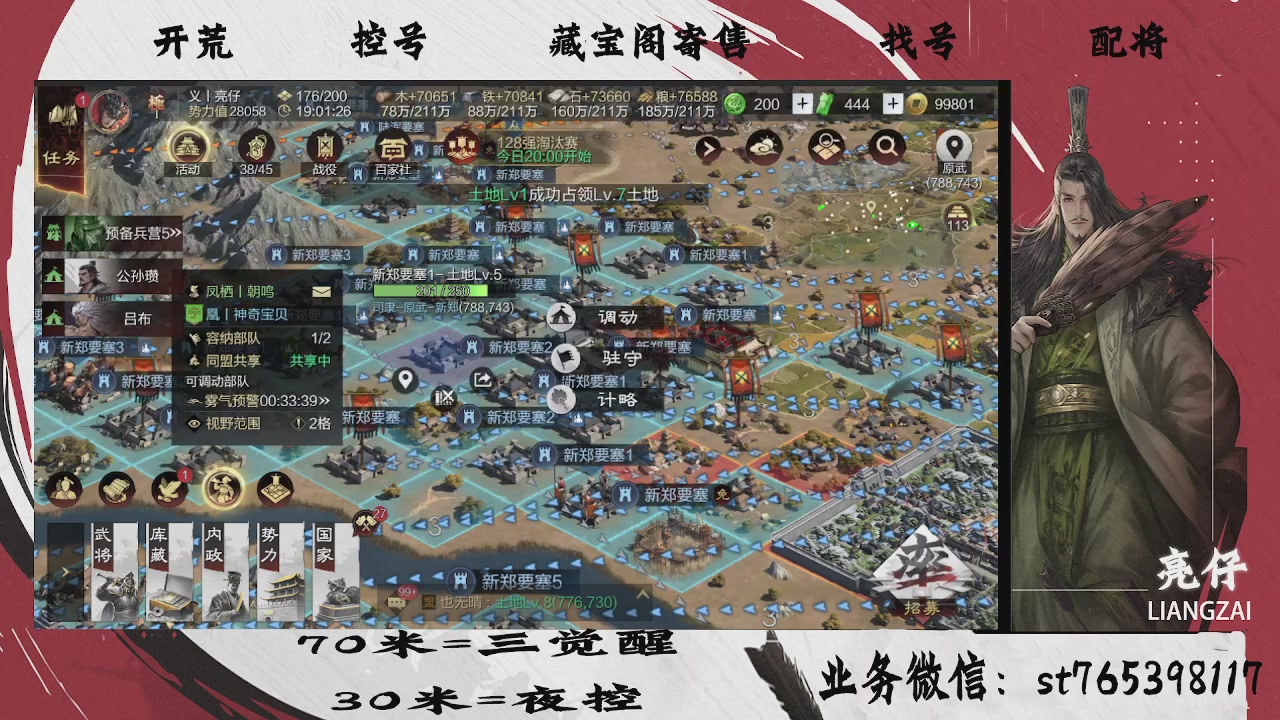The image size is (1280, 720).
Task: Expand the 雾气预警 countdown details
Action: pos(323,401)
